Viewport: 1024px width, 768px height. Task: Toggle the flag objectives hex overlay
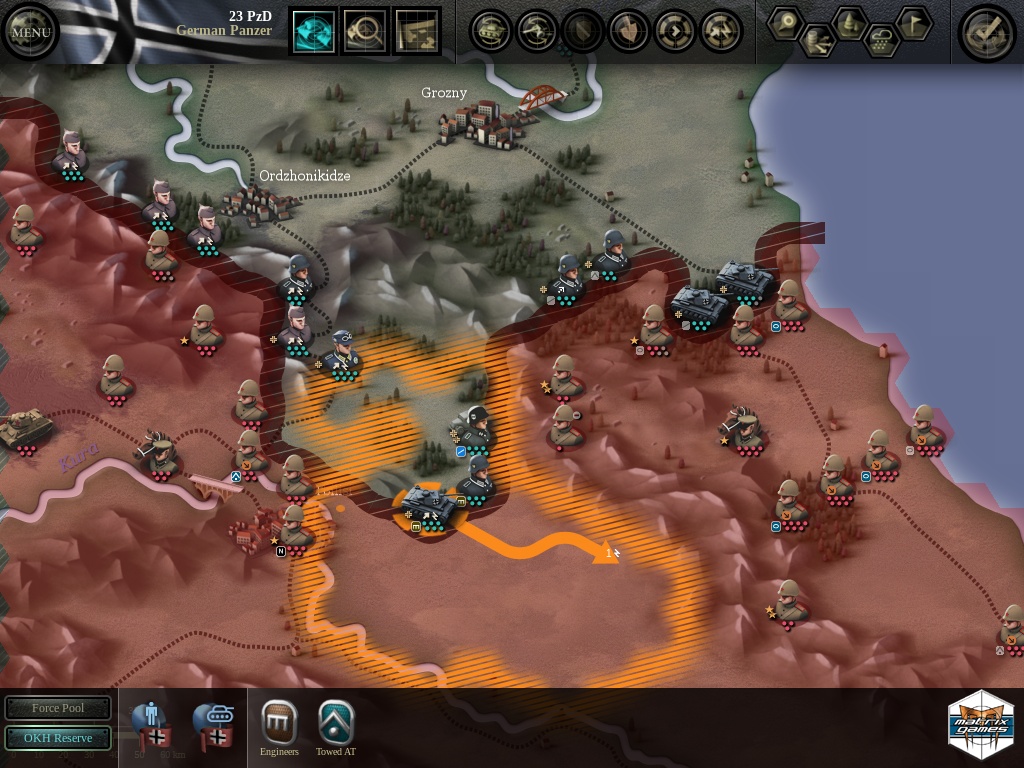click(913, 23)
